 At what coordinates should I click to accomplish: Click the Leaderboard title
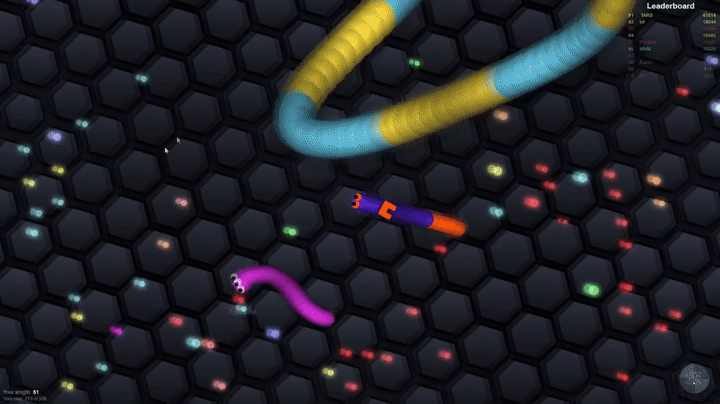click(671, 6)
